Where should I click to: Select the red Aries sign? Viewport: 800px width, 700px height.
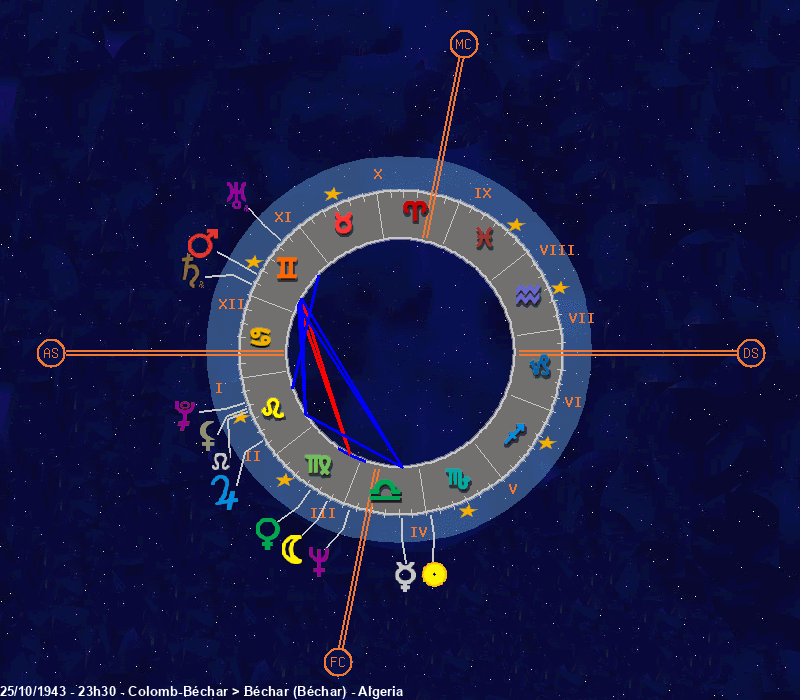click(414, 210)
